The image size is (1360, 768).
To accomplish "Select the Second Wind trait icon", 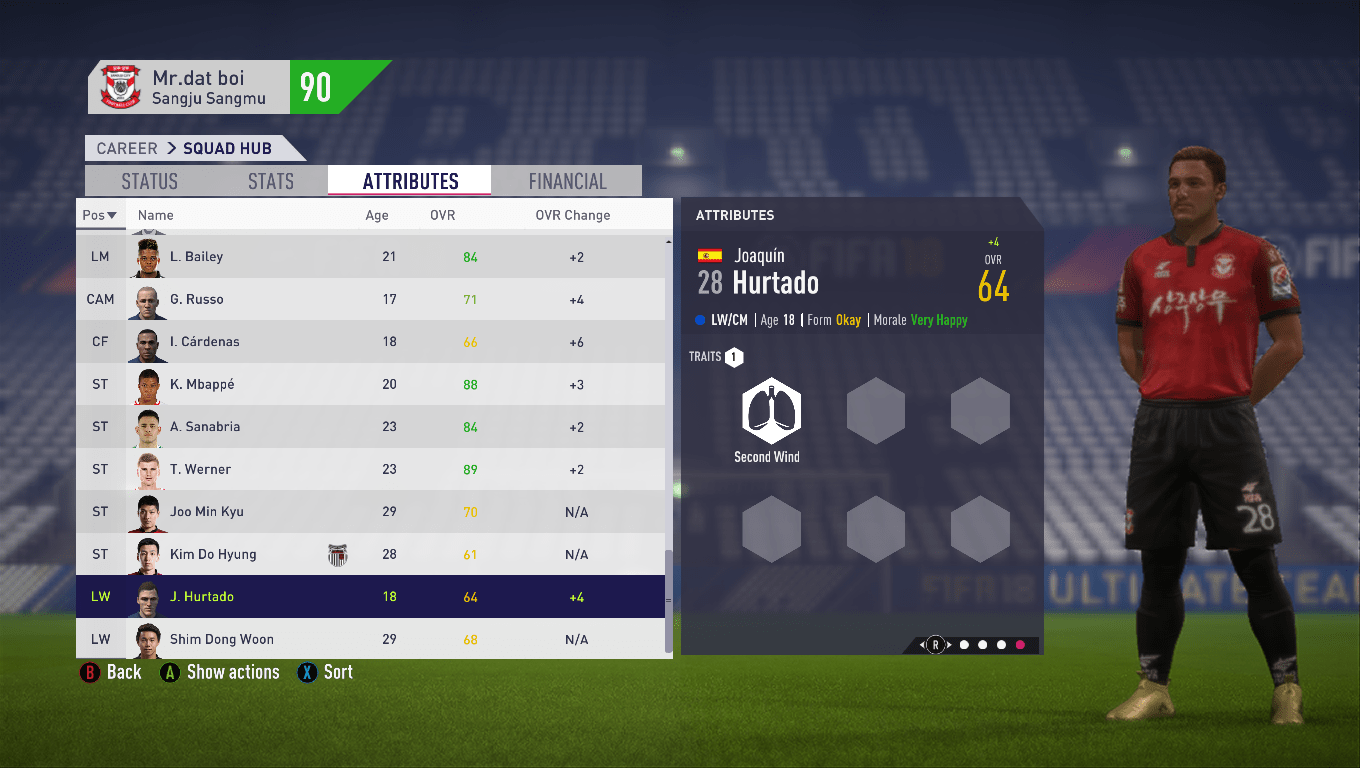I will 770,410.
